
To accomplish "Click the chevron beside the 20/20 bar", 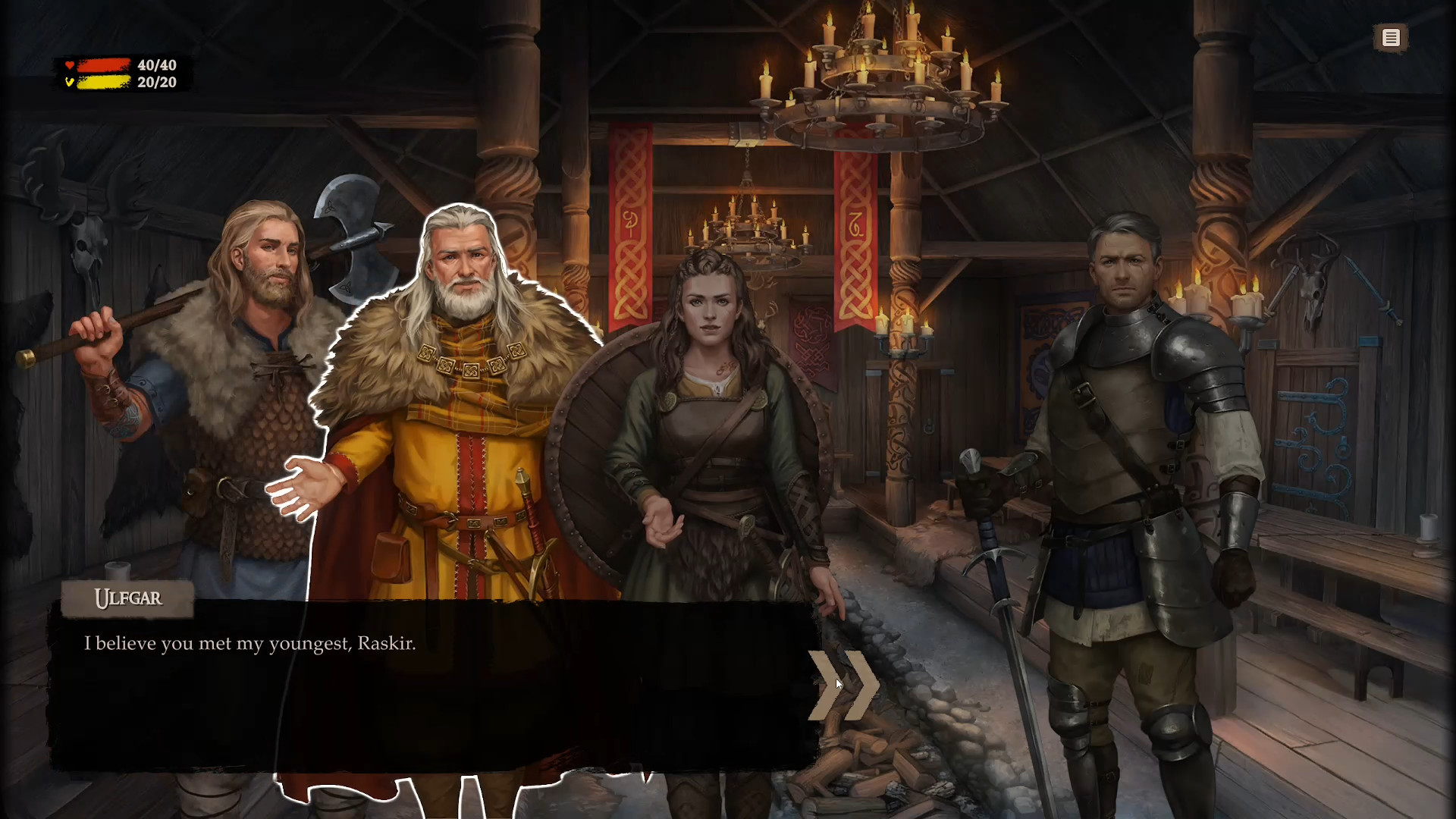I will (70, 83).
